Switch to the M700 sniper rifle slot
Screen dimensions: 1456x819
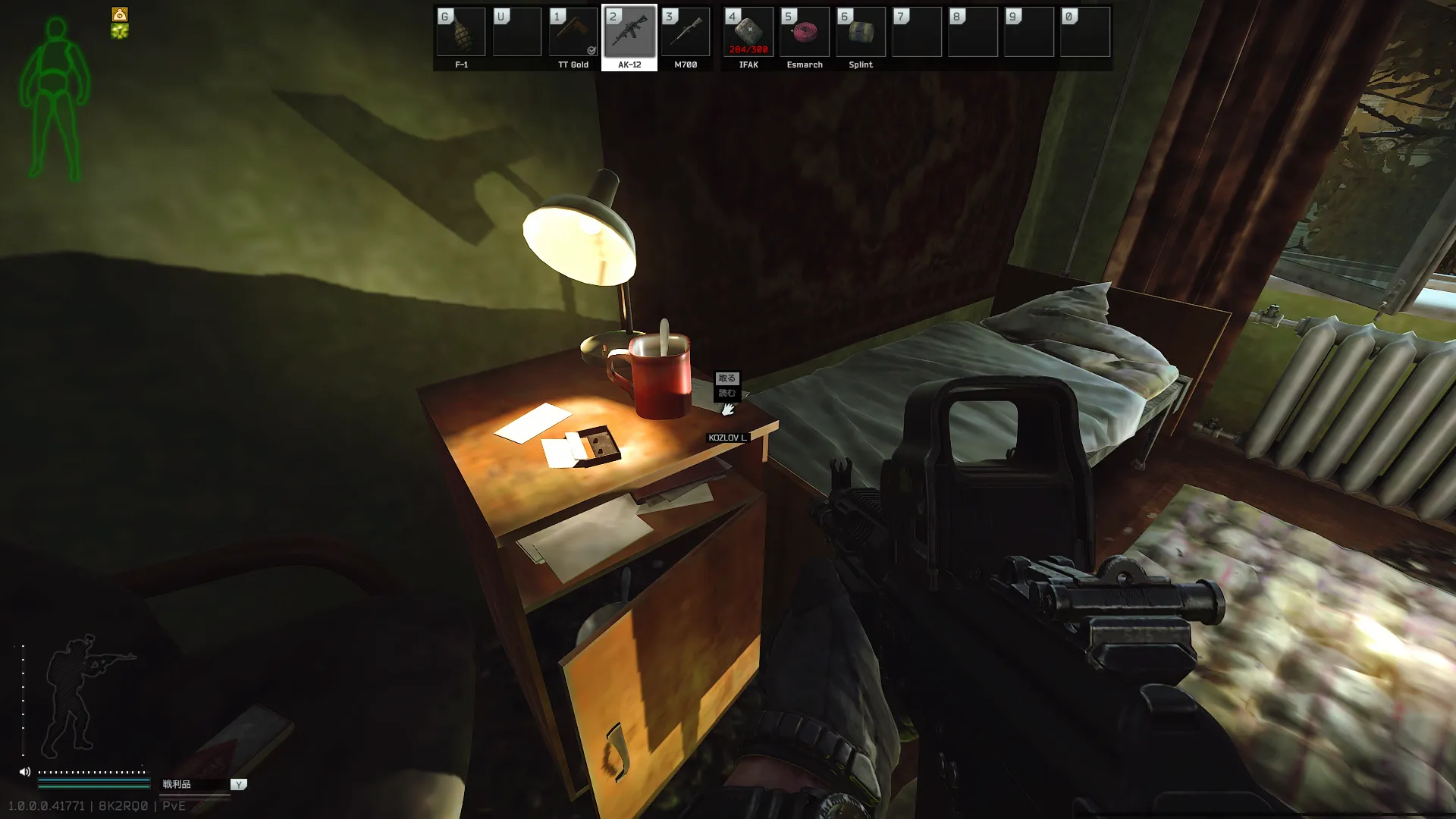686,33
